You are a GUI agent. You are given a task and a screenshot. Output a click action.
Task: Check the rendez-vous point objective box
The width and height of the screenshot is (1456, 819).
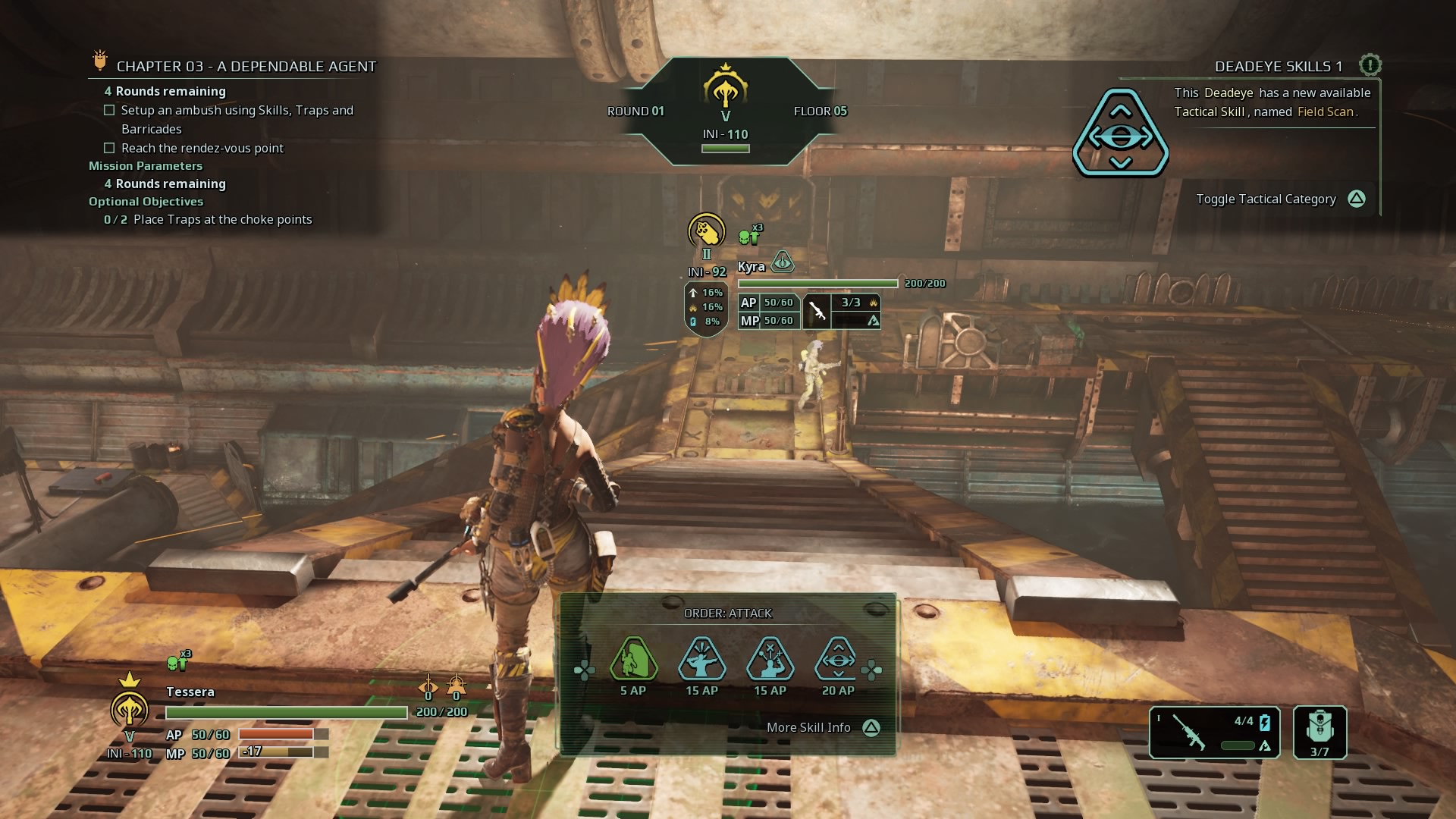tap(109, 148)
